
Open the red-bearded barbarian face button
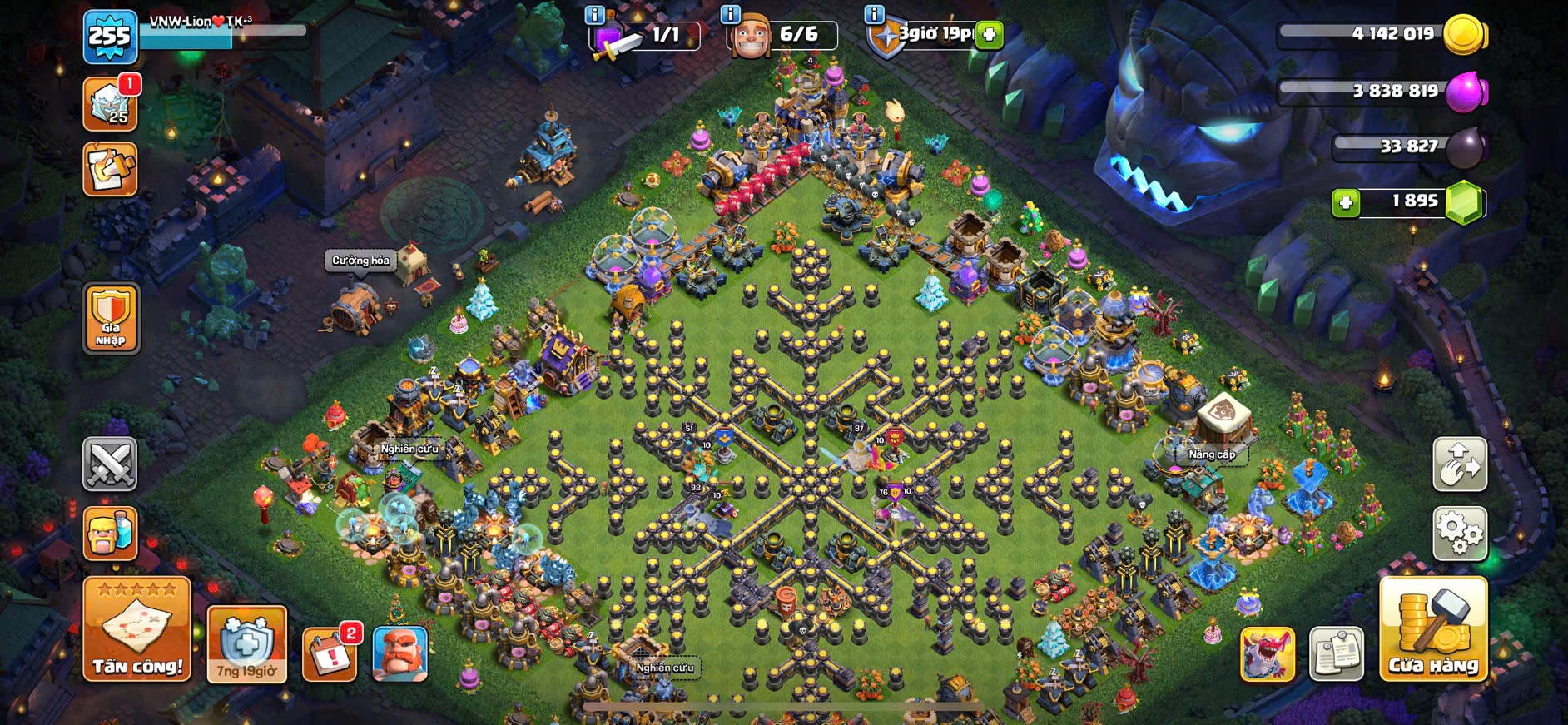tap(400, 653)
